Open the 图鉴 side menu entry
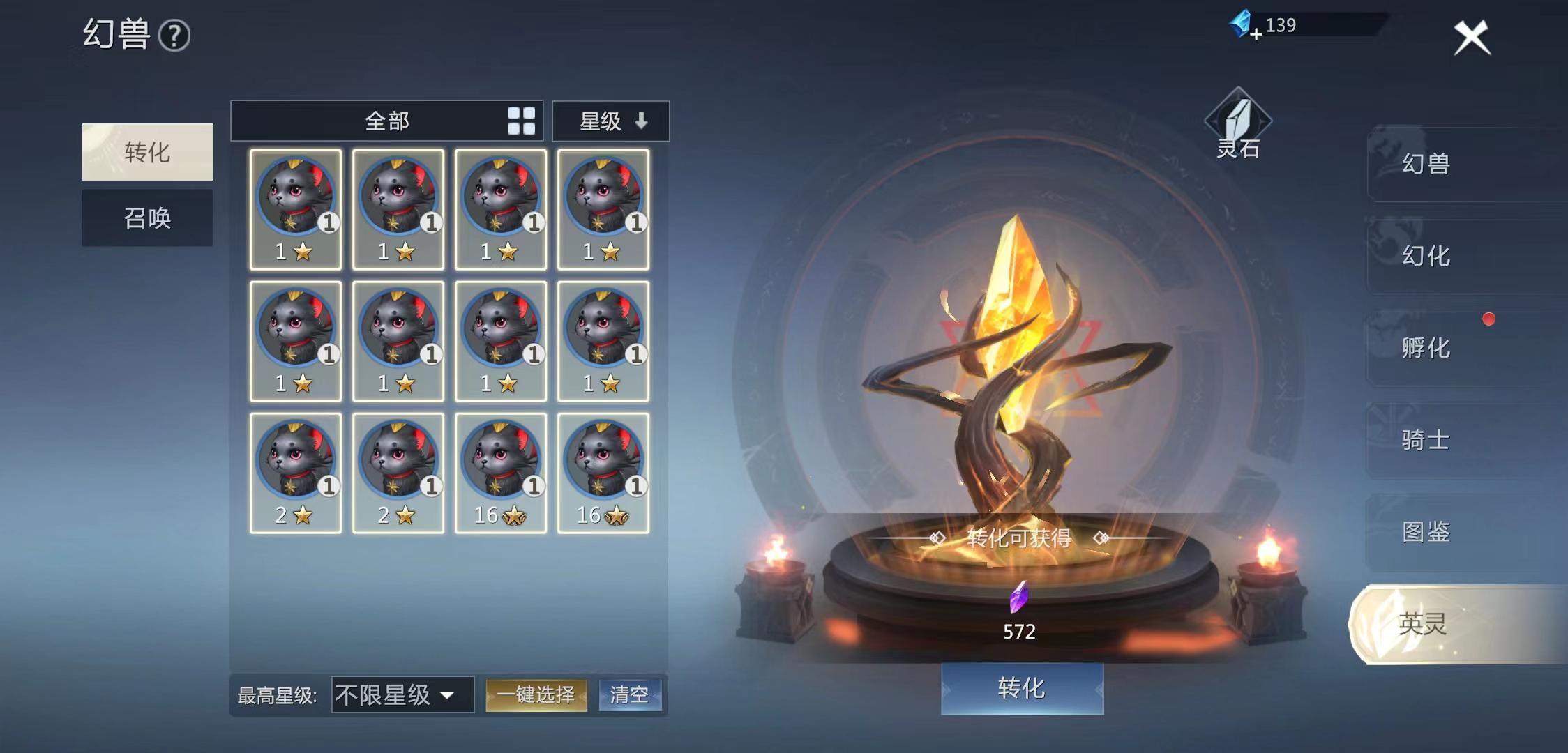 (x=1426, y=532)
